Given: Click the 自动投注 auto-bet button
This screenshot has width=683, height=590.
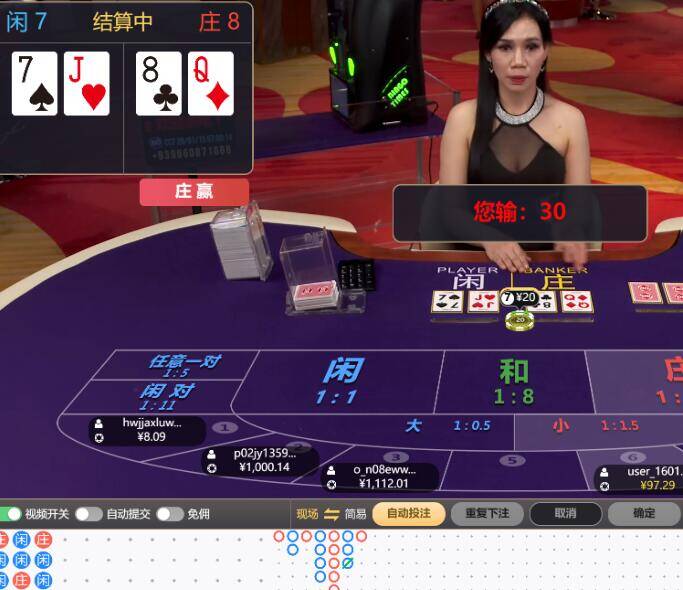Looking at the screenshot, I should [x=408, y=514].
